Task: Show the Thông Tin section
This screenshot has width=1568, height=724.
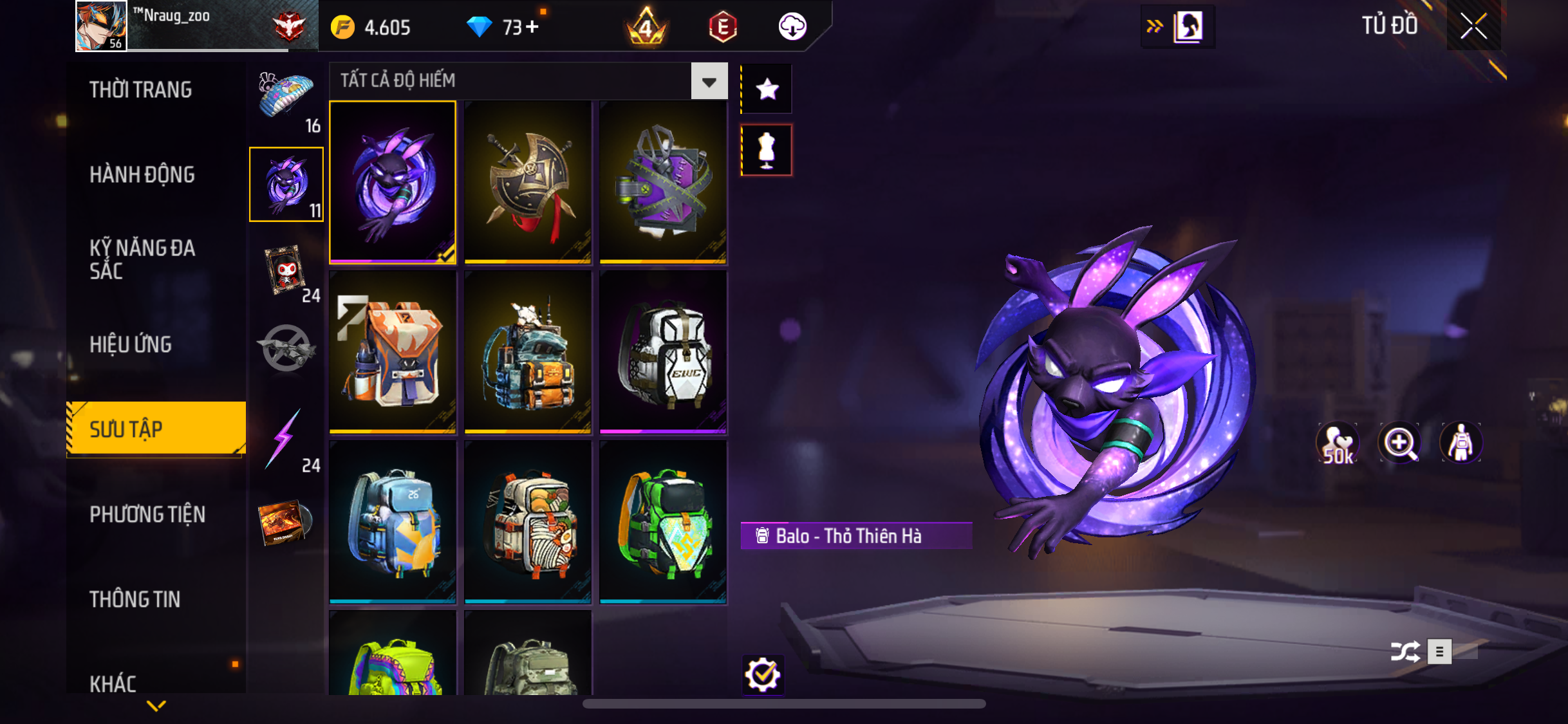Action: click(135, 599)
